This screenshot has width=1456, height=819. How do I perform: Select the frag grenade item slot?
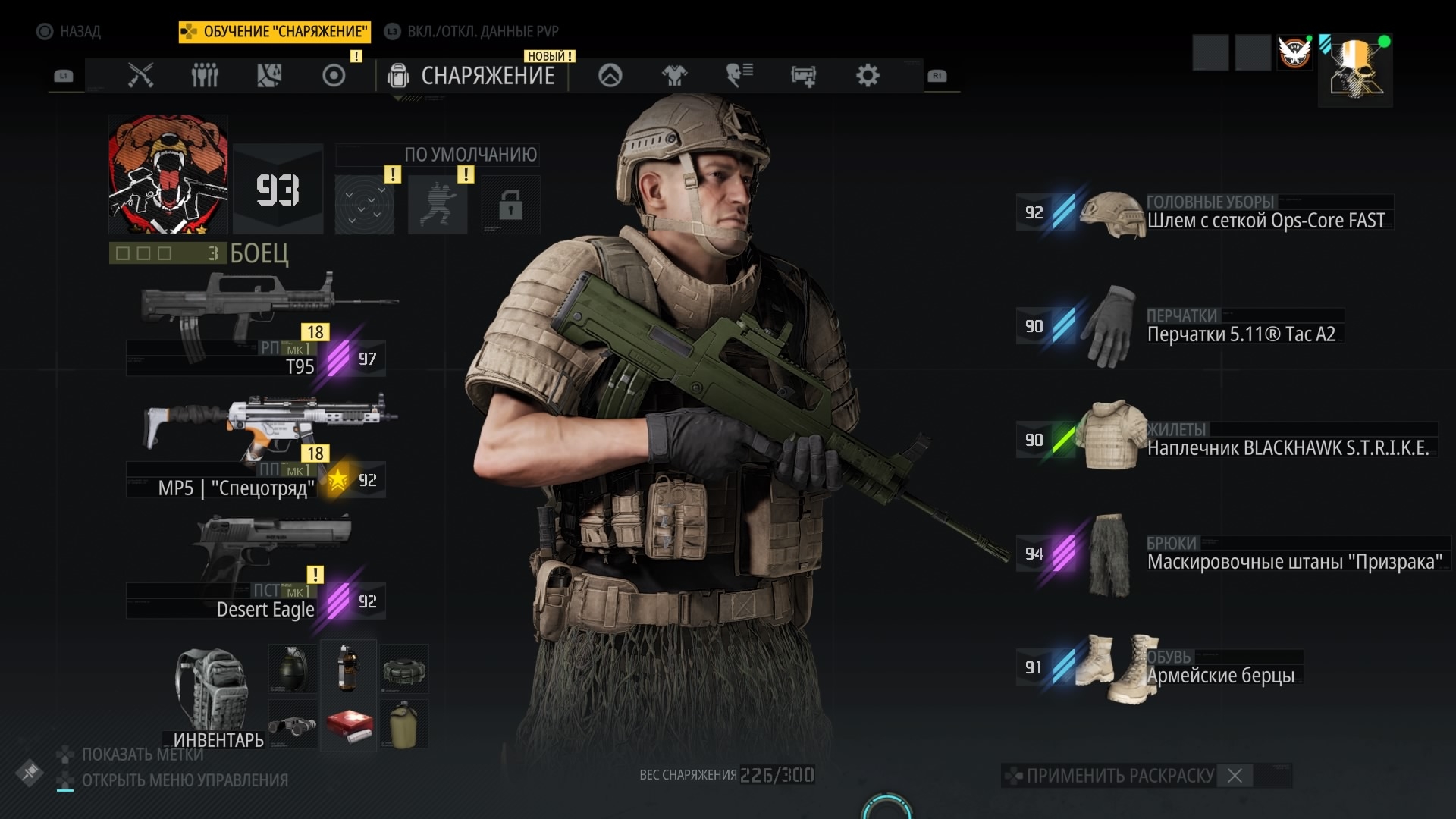[x=293, y=669]
